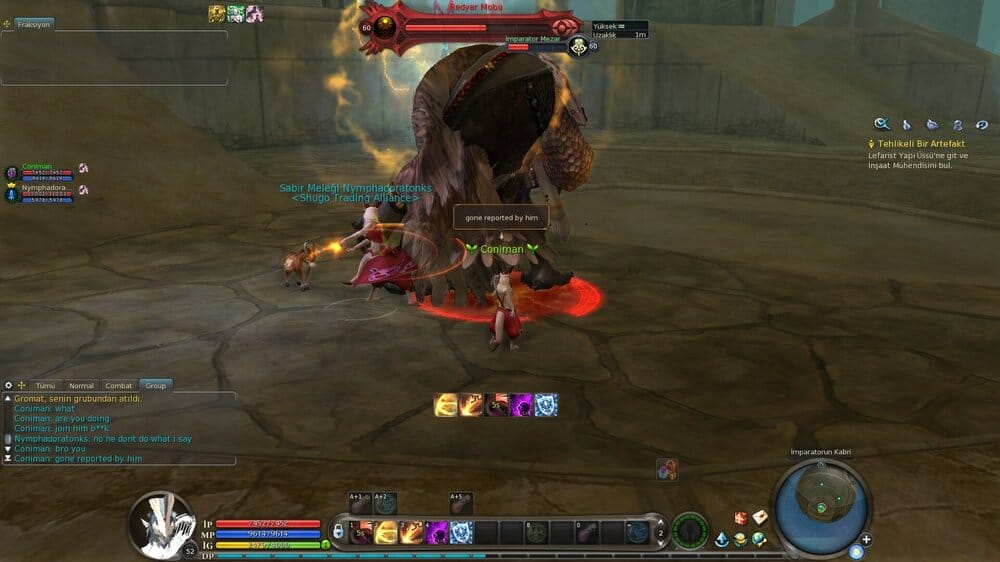Switch to the Tümü chat tab
This screenshot has width=1000, height=562.
(46, 385)
